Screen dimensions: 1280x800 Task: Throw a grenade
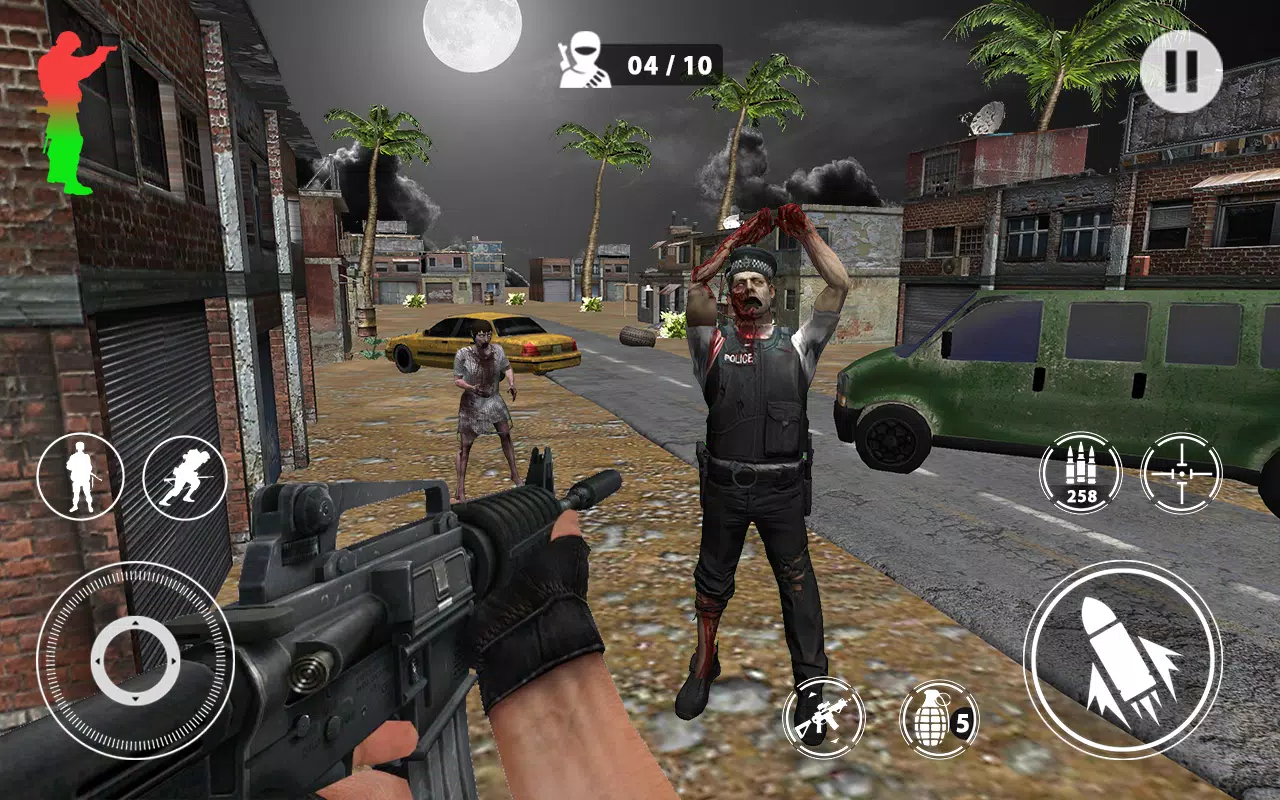[x=938, y=718]
